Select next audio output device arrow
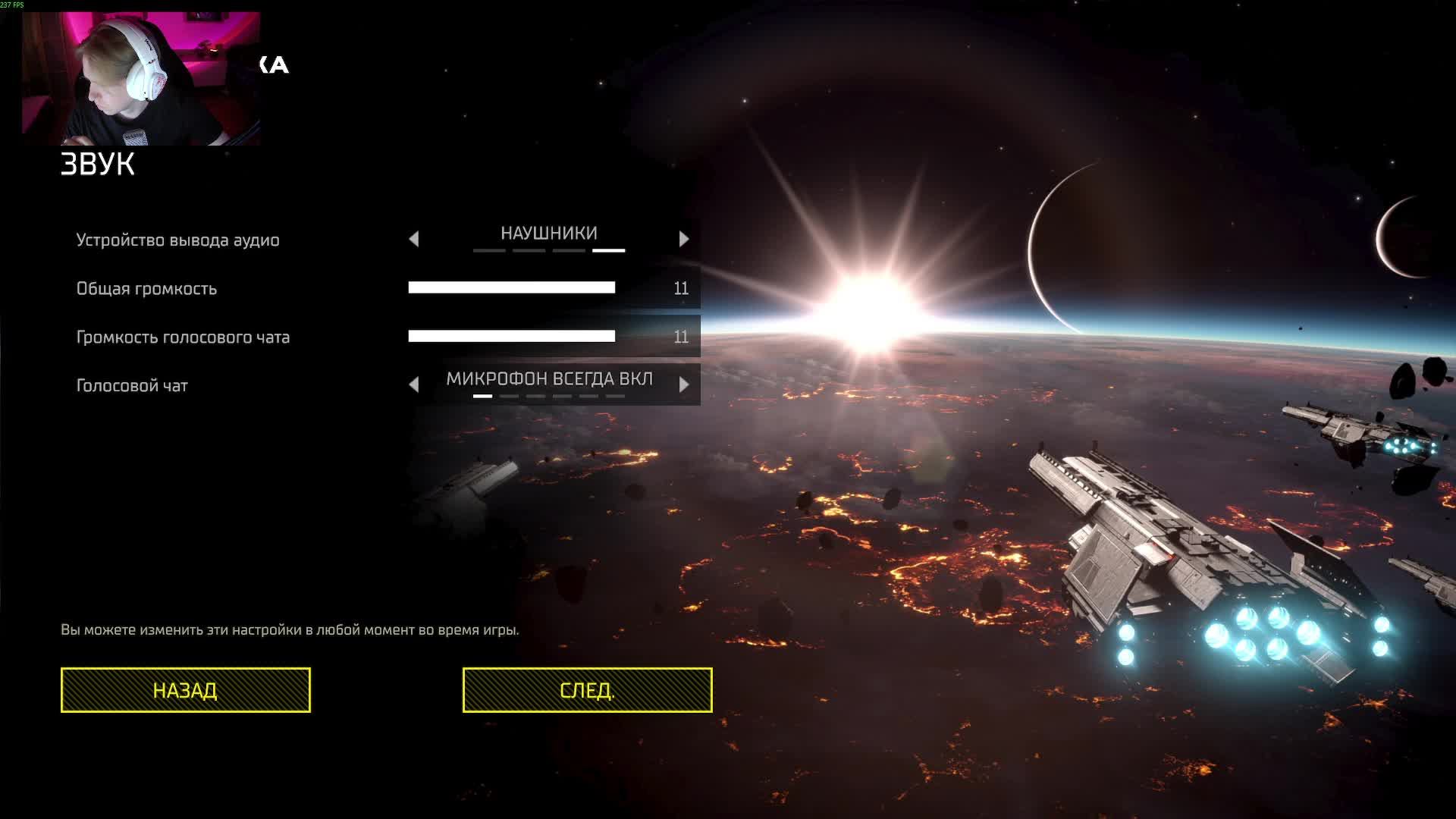Screen dimensions: 1456x819 684,240
